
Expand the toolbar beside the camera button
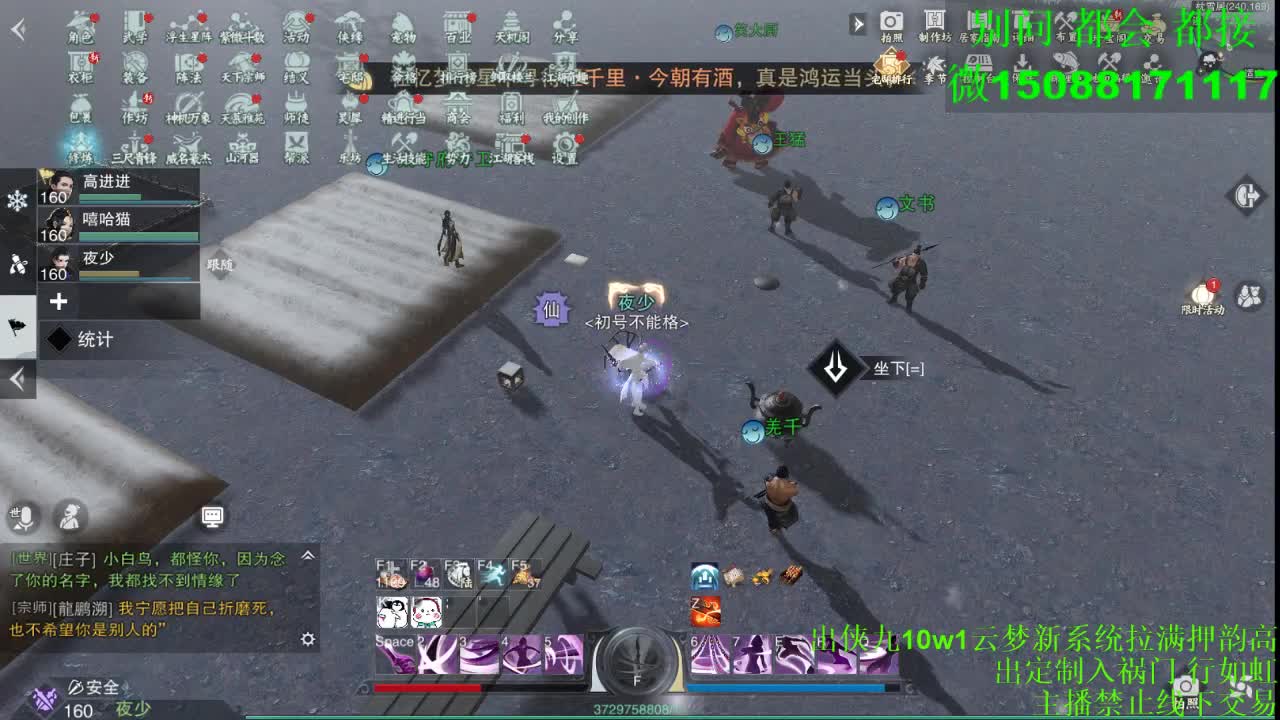coord(858,22)
